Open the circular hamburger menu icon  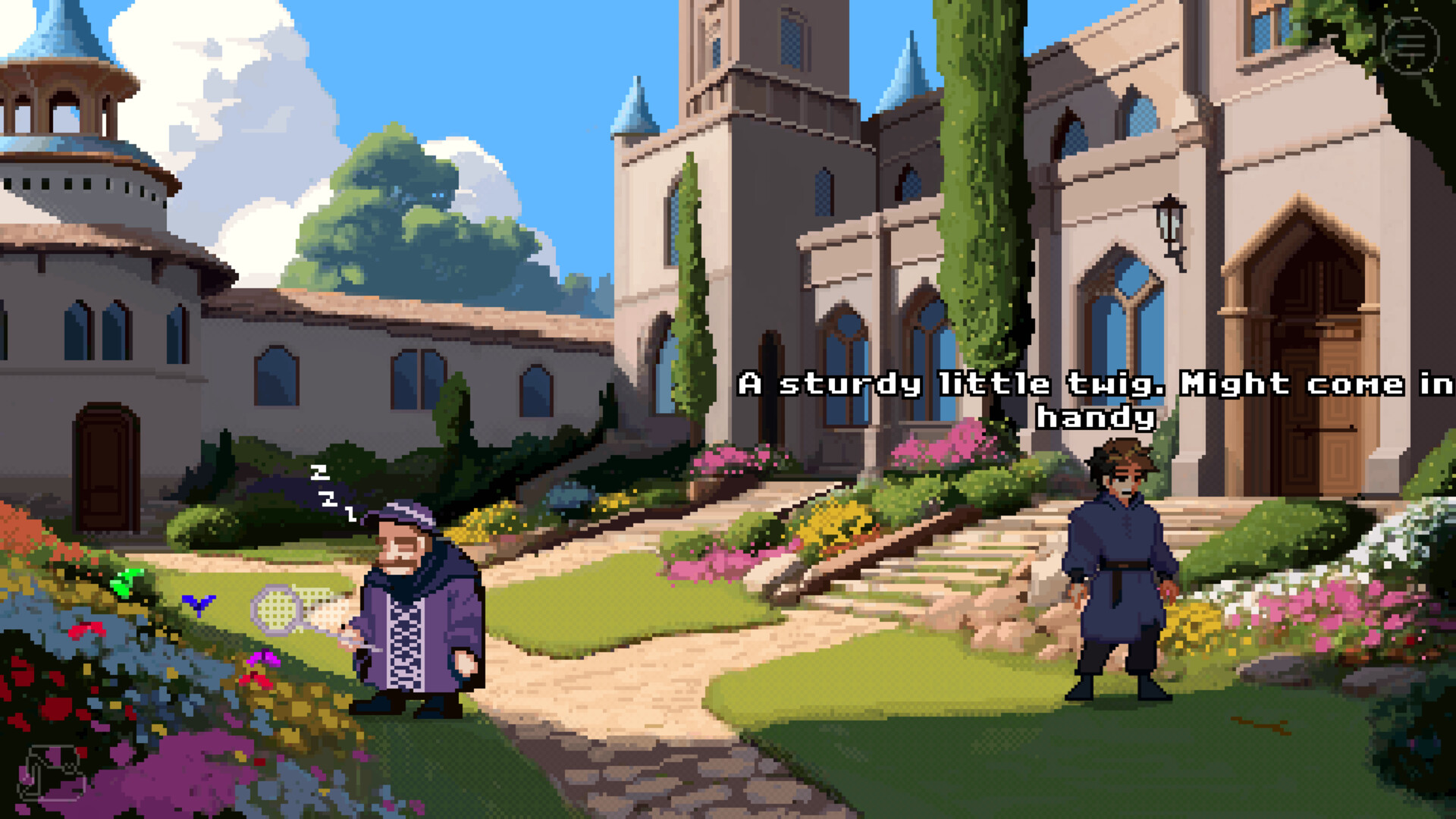point(1410,45)
